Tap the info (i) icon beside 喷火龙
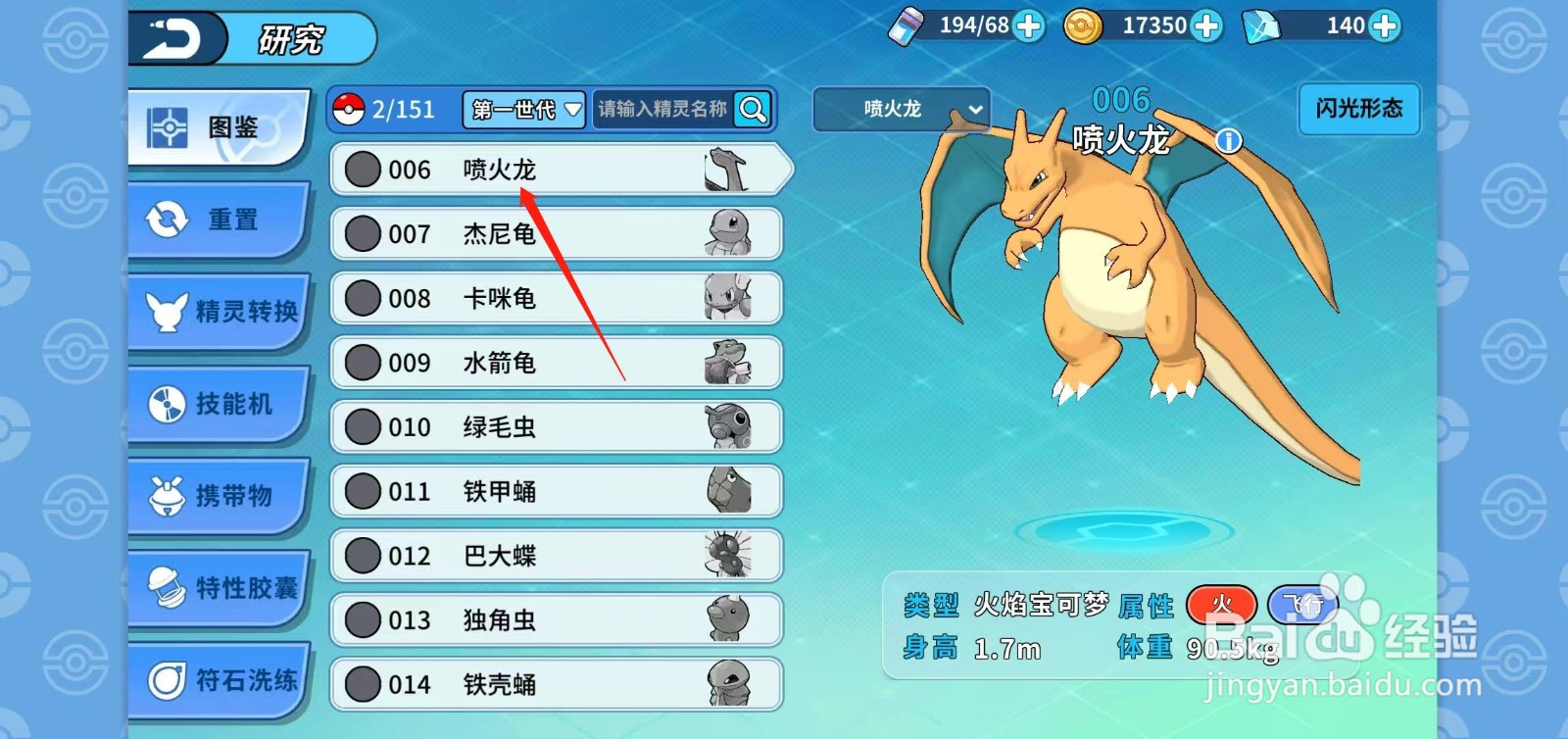Viewport: 1568px width, 739px height. point(1226,139)
